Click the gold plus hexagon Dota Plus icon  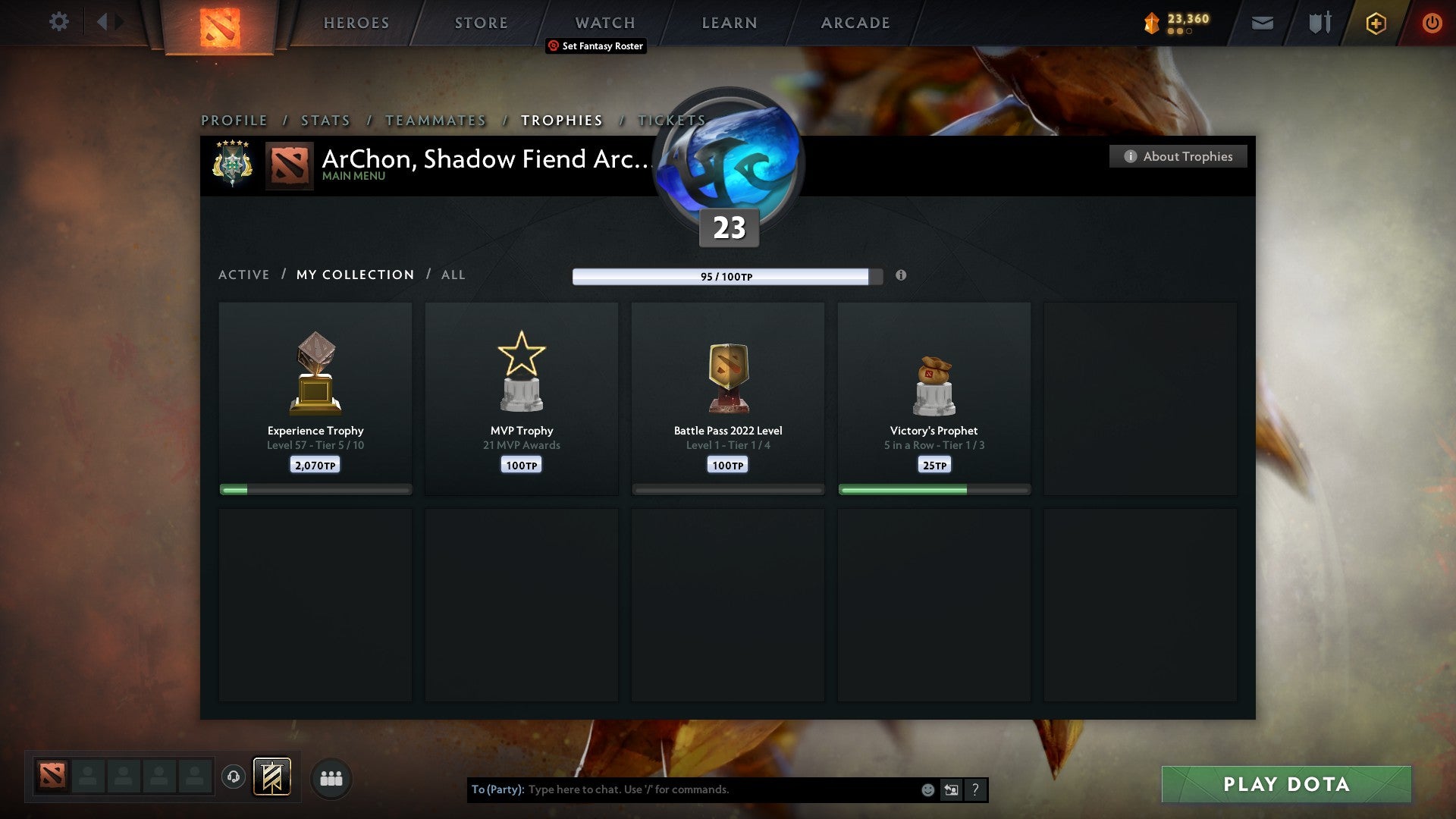click(1376, 23)
